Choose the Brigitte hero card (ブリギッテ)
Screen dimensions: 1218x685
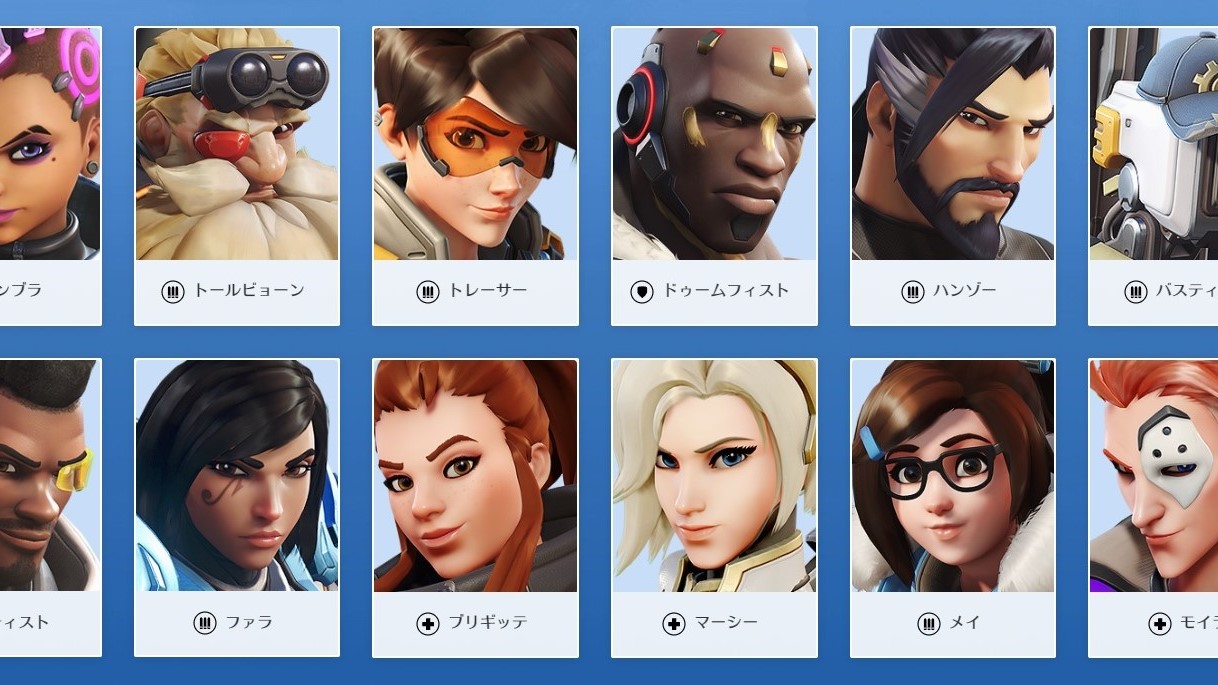(475, 507)
